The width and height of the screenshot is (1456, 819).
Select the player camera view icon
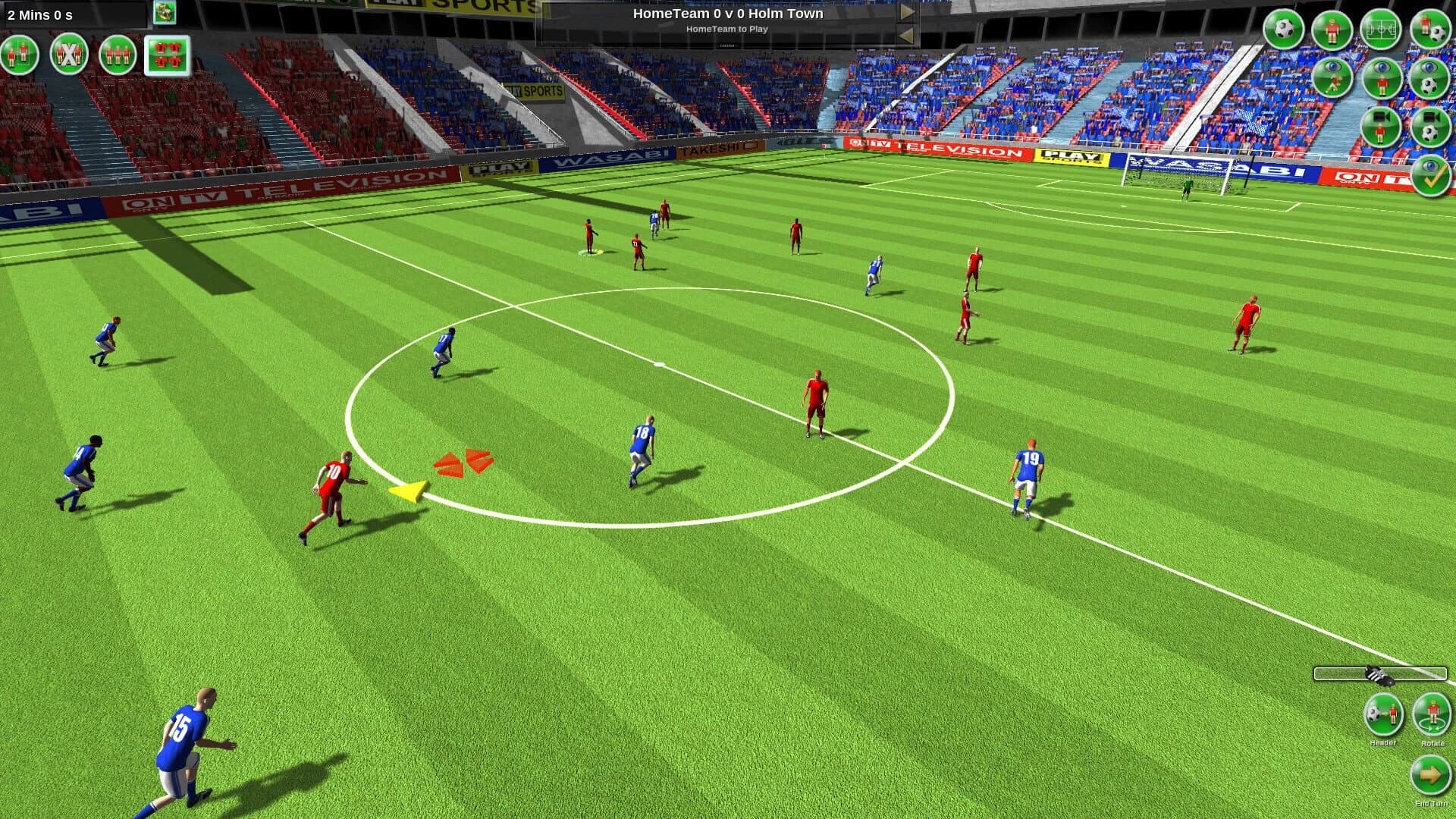click(1381, 128)
